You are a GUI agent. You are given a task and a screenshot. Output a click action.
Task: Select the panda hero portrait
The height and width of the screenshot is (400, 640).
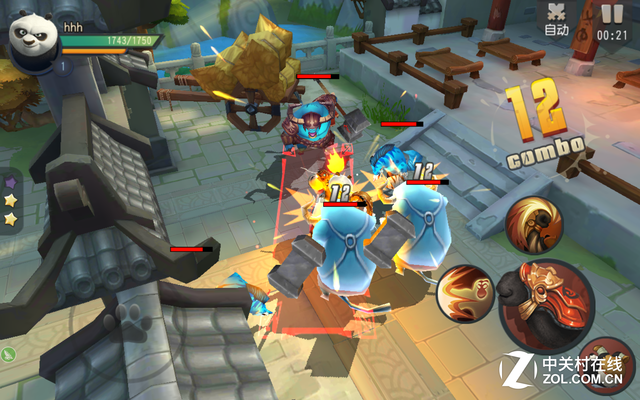(x=32, y=40)
